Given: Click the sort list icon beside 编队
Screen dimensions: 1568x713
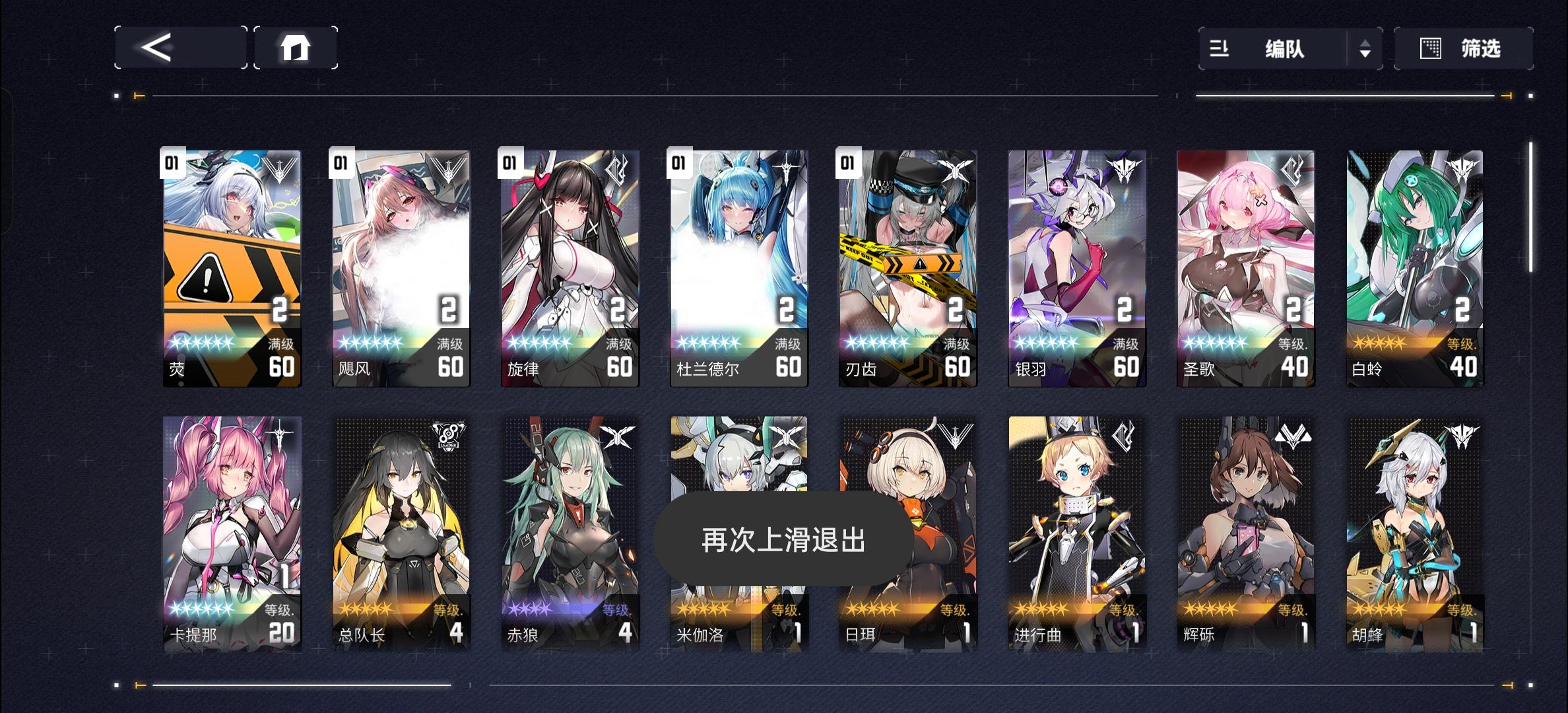Looking at the screenshot, I should coord(1220,49).
